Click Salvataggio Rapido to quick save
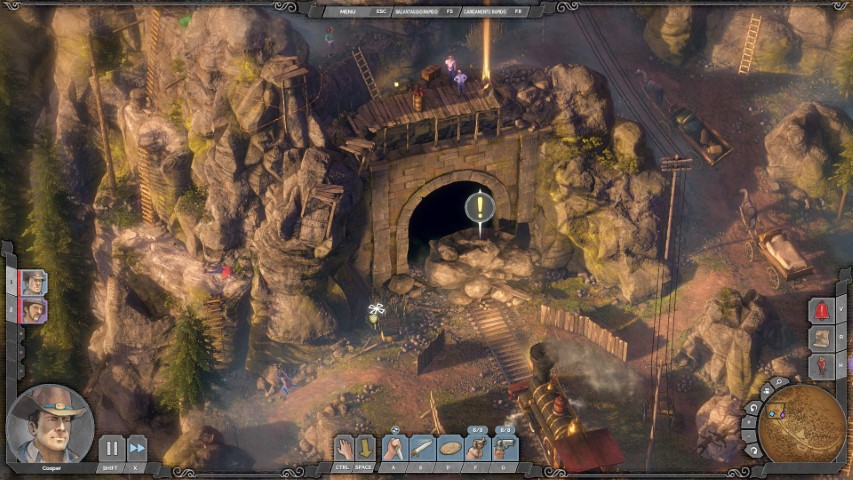This screenshot has height=480, width=853. 416,11
